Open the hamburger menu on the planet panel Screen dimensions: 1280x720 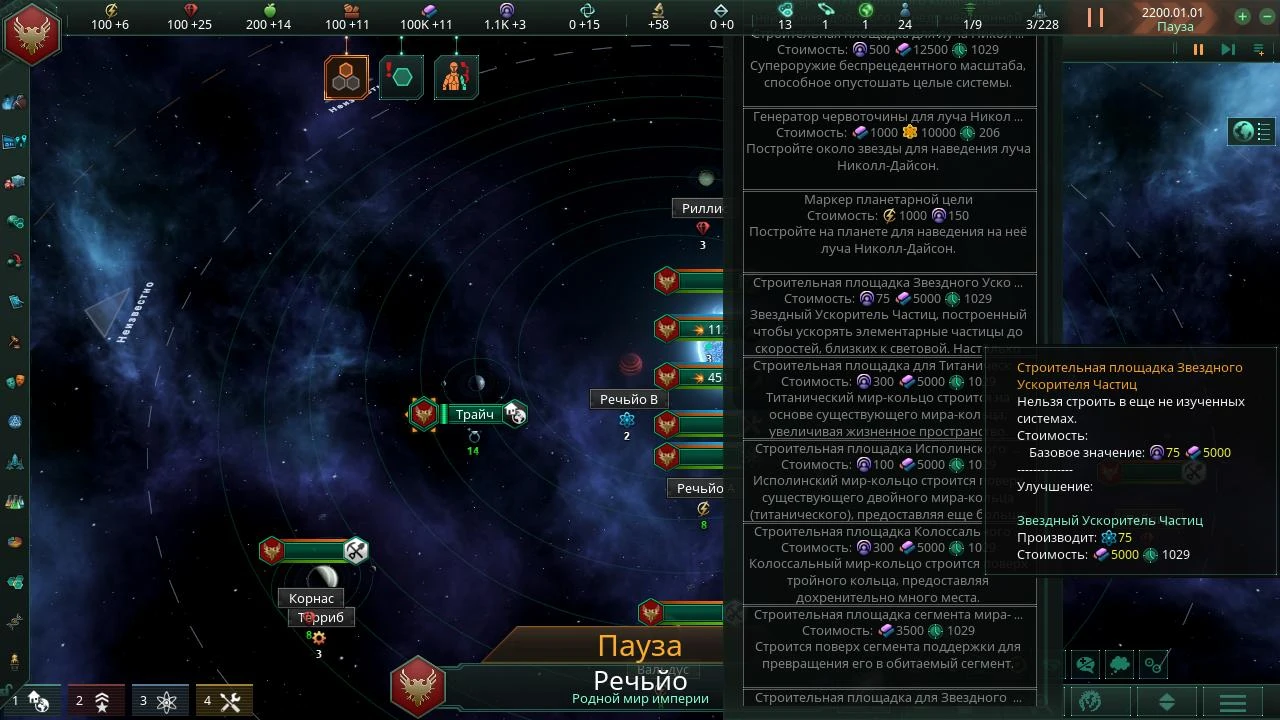click(1233, 703)
